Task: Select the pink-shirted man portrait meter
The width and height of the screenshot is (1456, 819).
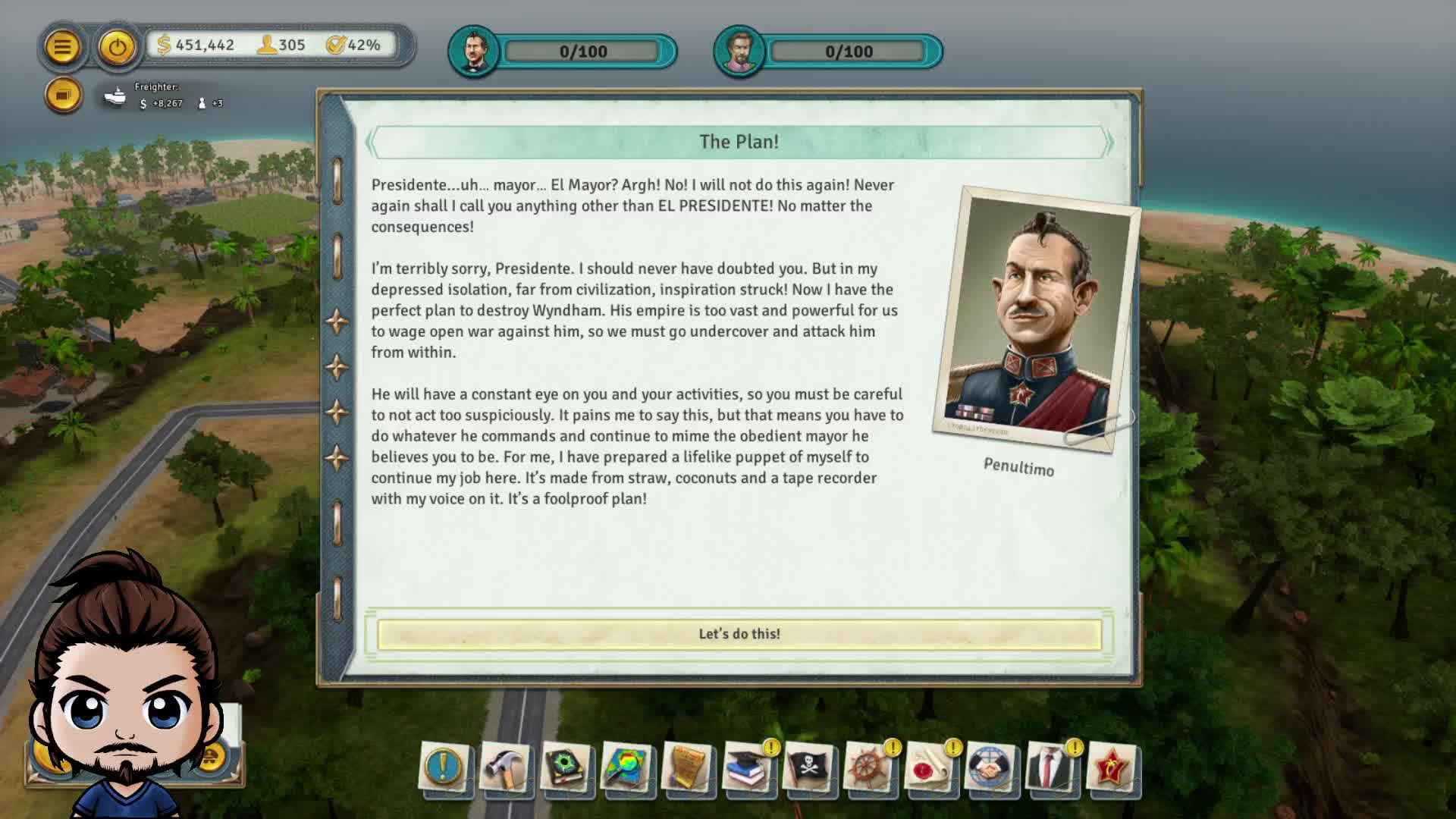Action: (x=739, y=52)
